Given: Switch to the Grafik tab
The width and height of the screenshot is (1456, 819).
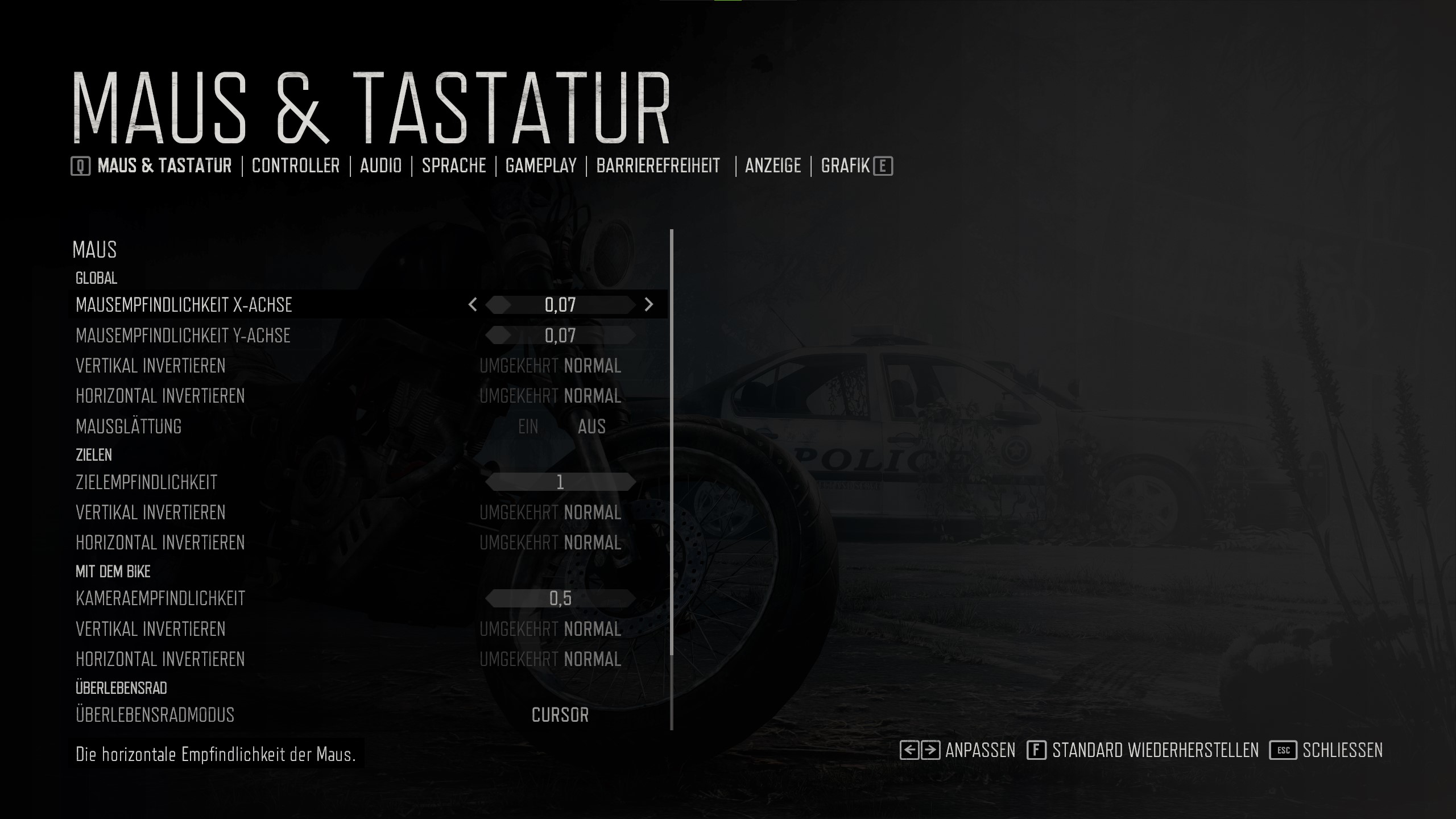Looking at the screenshot, I should [845, 166].
